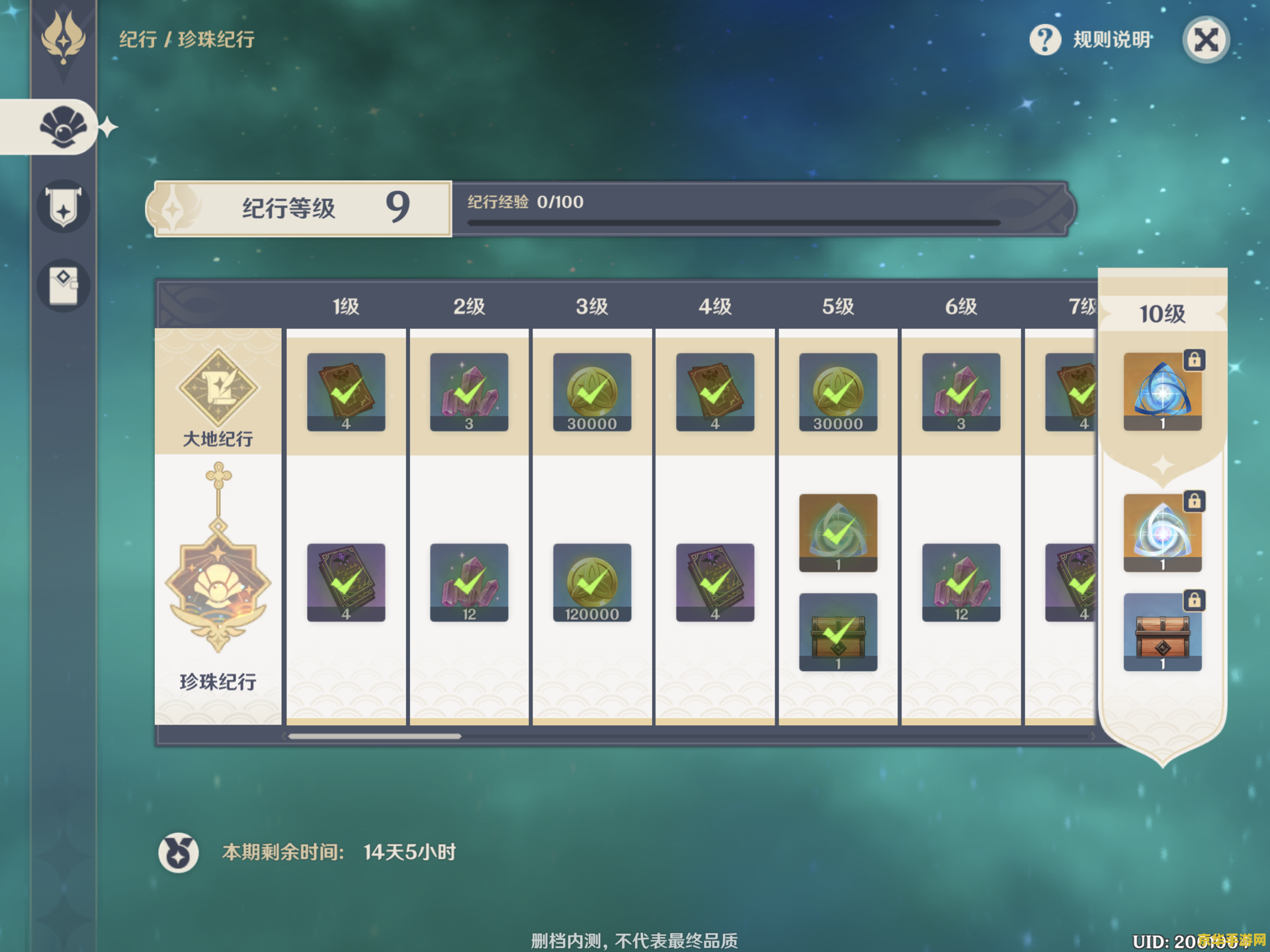
Task: Select the 大地纪行 level 3 30000 mora reward
Action: pos(591,392)
